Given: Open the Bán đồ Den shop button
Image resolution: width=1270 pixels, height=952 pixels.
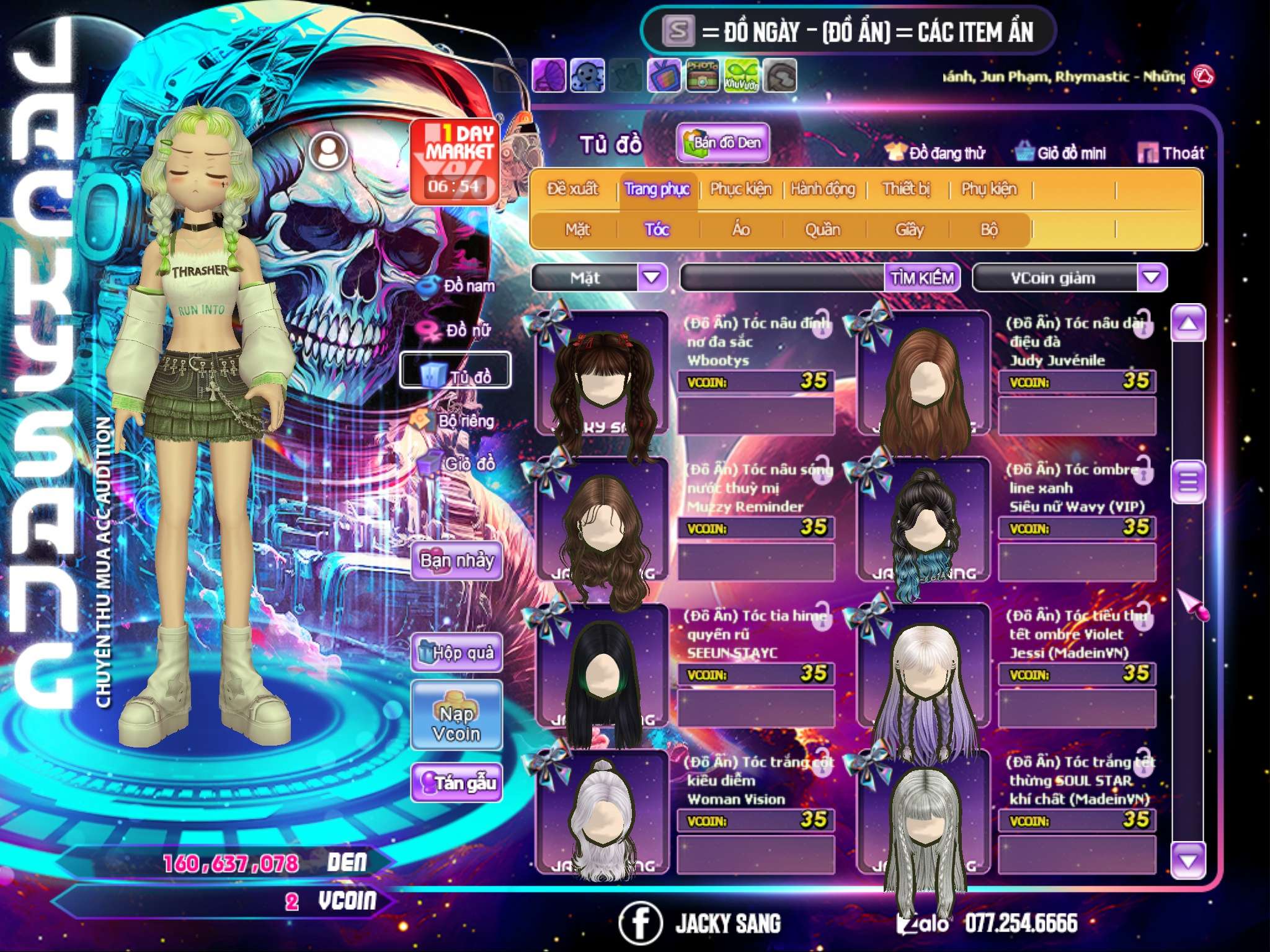Looking at the screenshot, I should click(722, 143).
